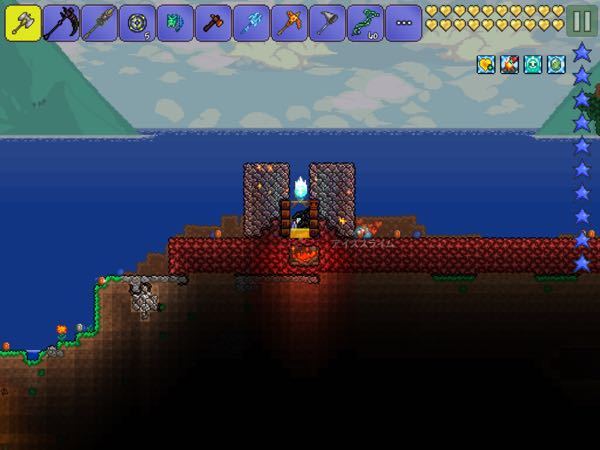The height and width of the screenshot is (450, 600).
Task: Select the orange molten pickaxe slot
Action: click(289, 22)
